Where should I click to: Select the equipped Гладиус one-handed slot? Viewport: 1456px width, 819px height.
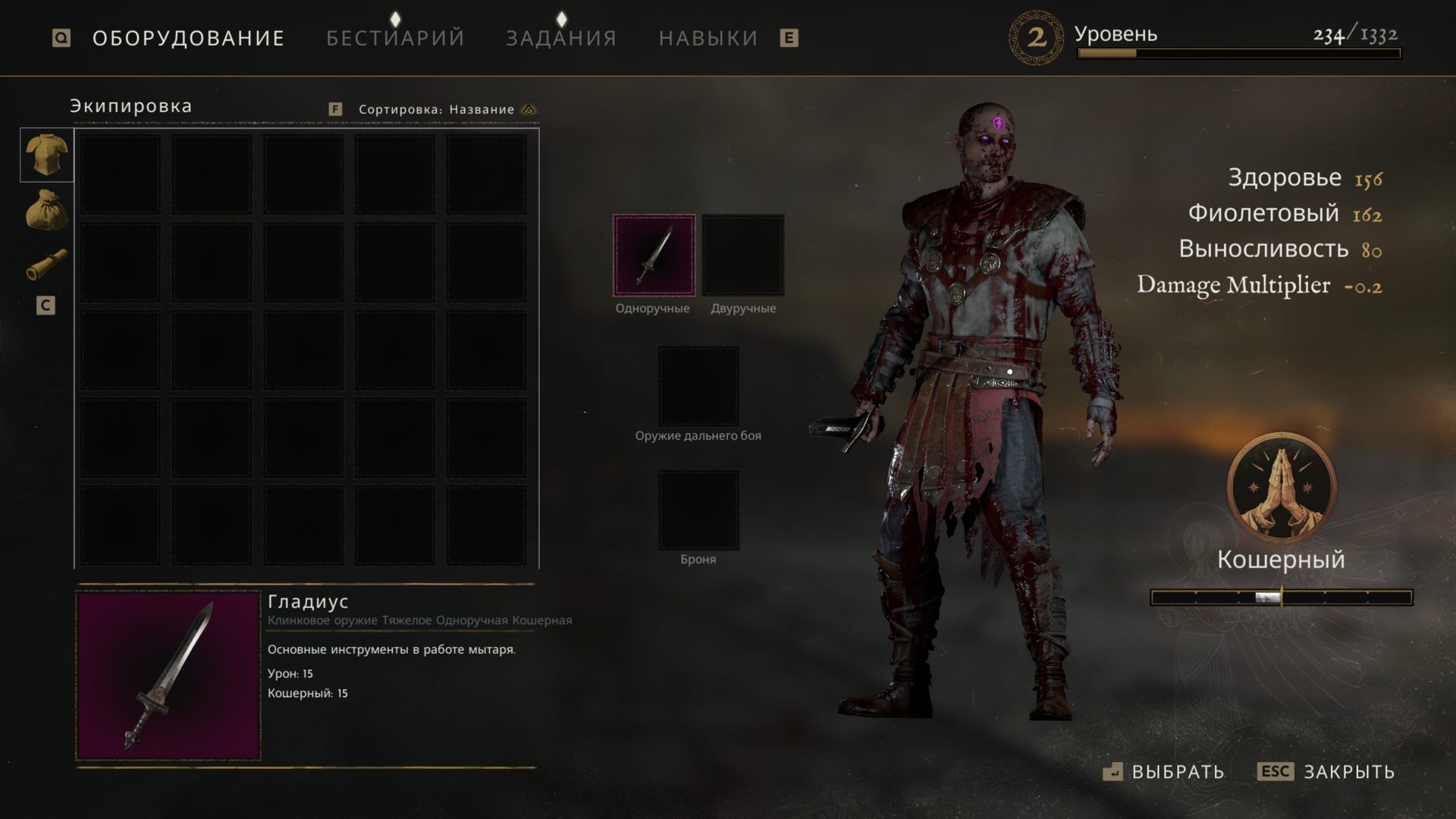[654, 256]
